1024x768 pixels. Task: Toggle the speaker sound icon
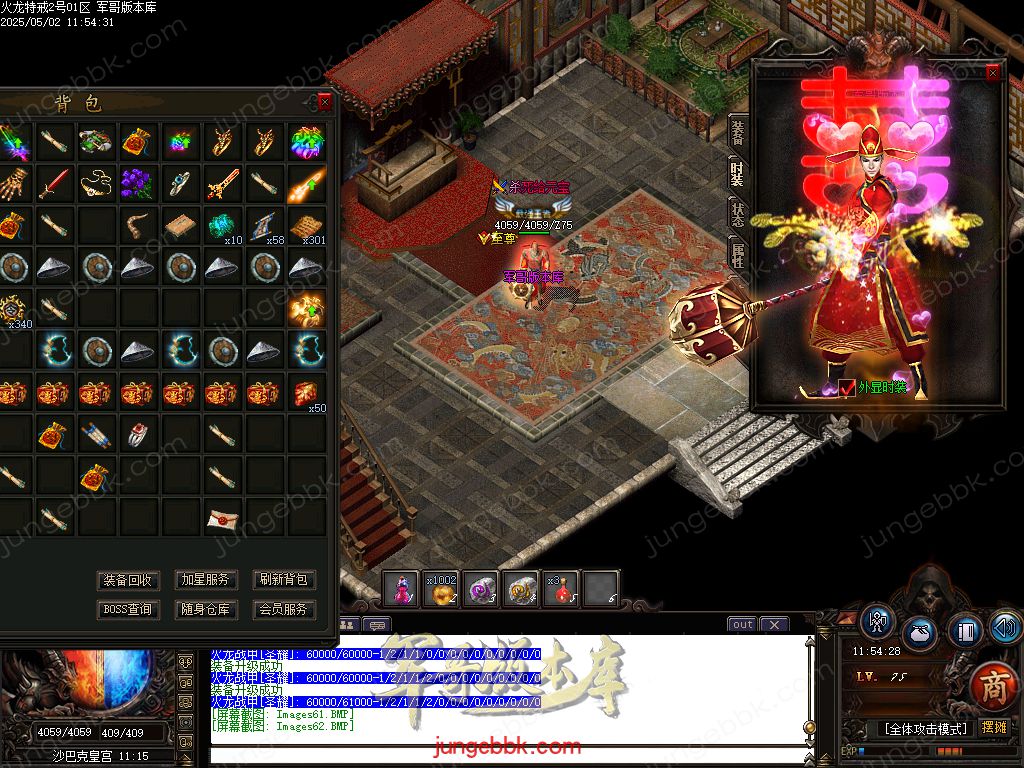coord(1005,628)
